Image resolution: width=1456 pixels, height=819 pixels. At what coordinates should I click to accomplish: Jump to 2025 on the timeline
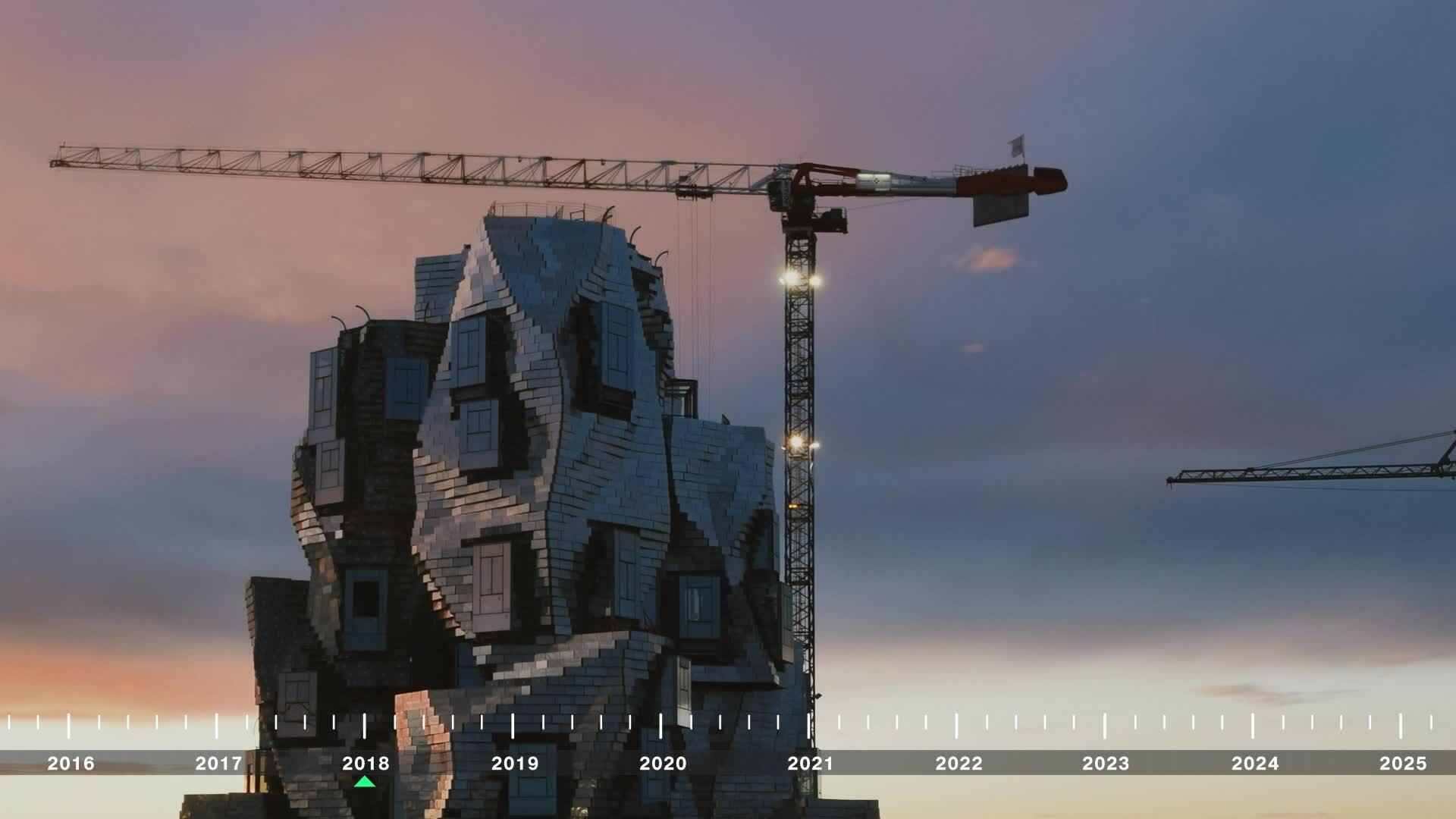pos(1403,763)
